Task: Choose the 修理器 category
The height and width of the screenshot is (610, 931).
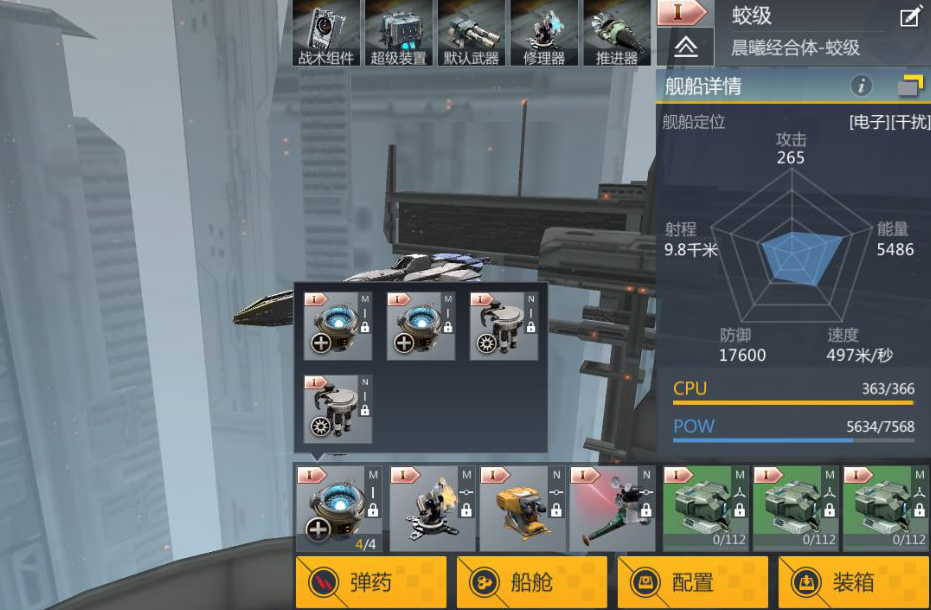Action: (x=543, y=33)
